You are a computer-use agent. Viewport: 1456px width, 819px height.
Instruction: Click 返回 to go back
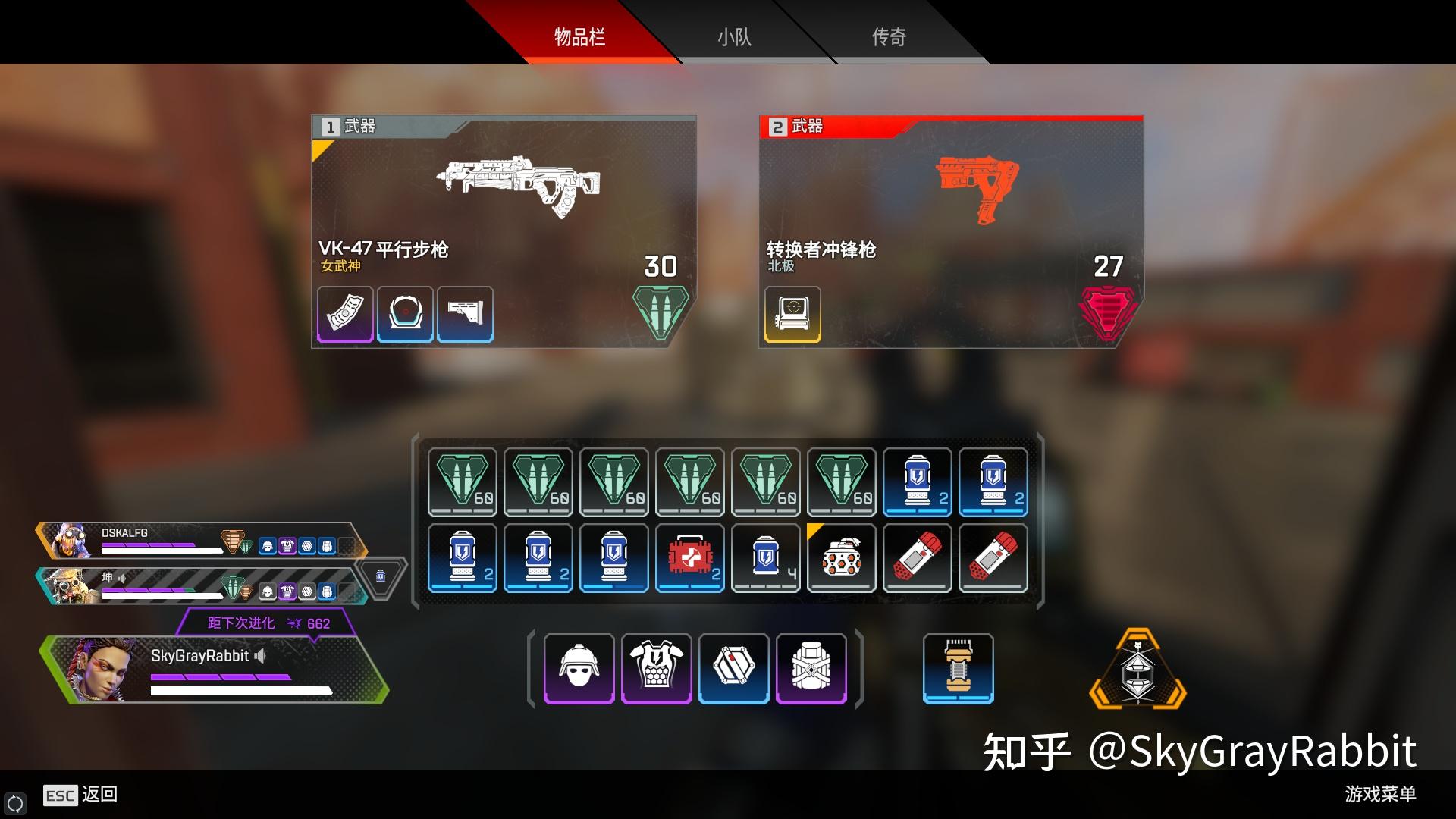[x=99, y=794]
